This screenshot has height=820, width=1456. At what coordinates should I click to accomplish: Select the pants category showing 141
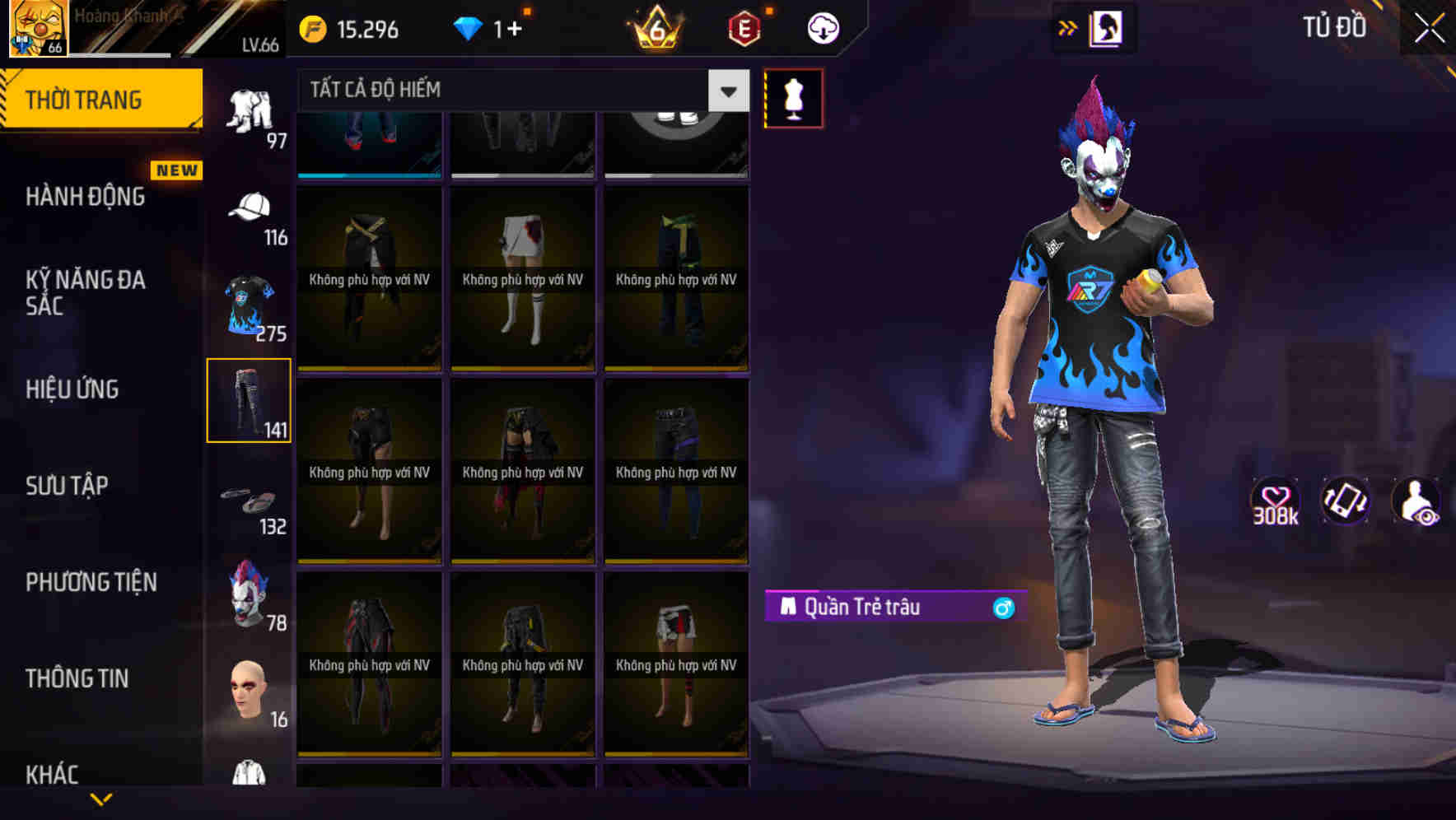pyautogui.click(x=250, y=399)
